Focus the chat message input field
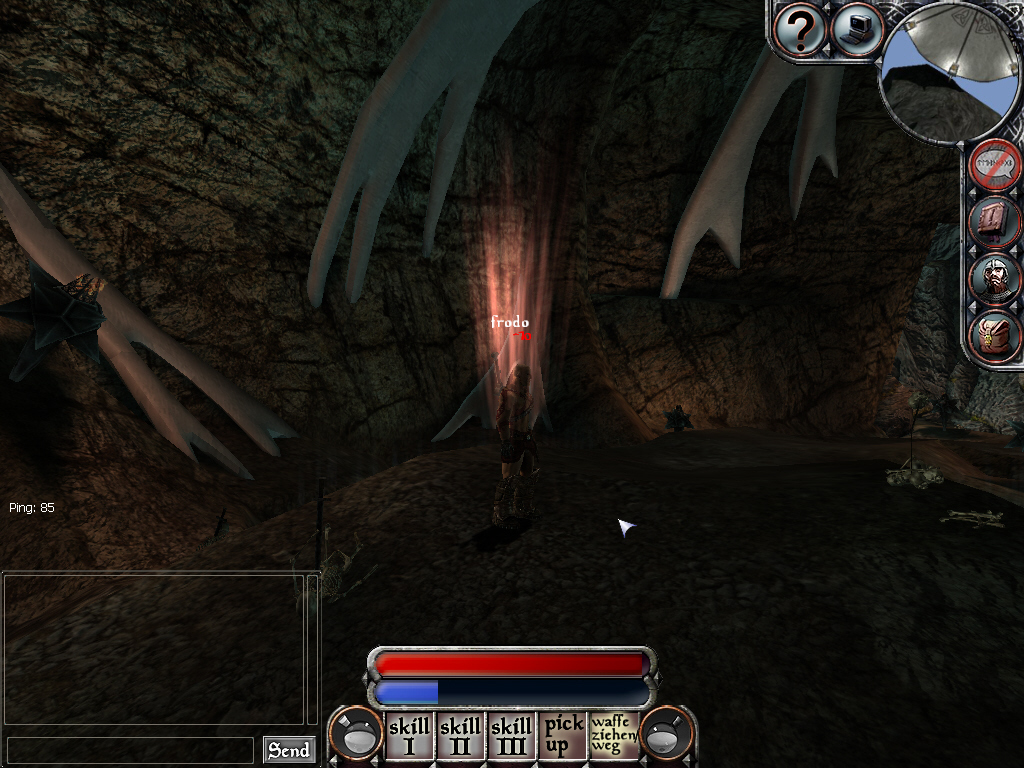 click(x=130, y=750)
